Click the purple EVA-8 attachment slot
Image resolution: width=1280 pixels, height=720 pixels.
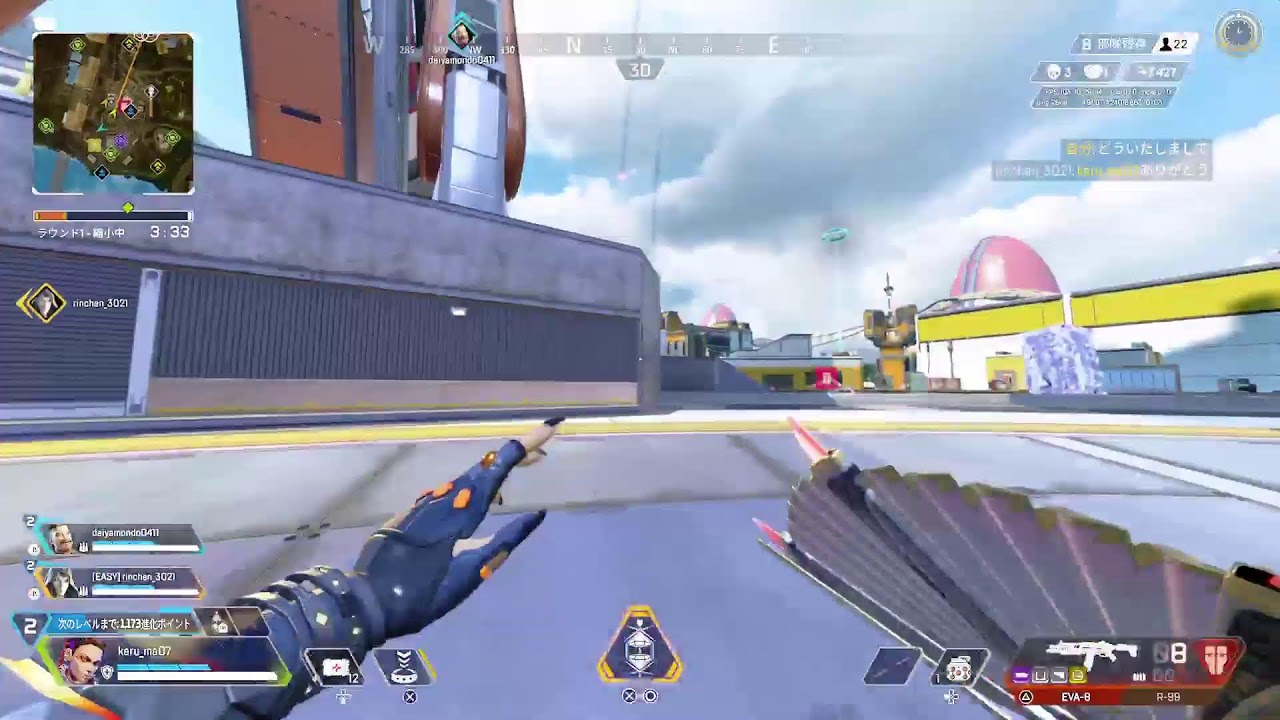pyautogui.click(x=1022, y=676)
